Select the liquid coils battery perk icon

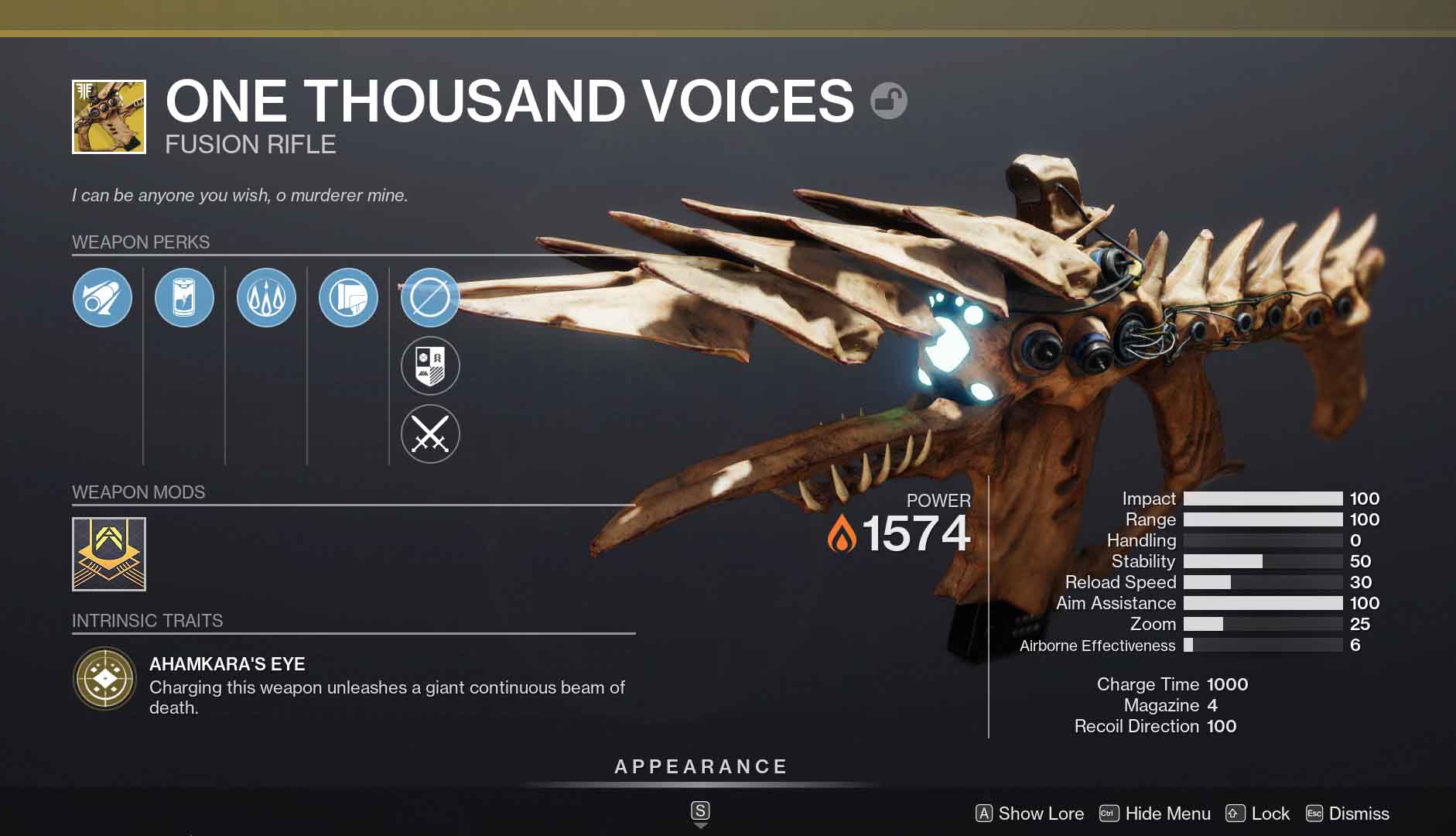coord(184,297)
